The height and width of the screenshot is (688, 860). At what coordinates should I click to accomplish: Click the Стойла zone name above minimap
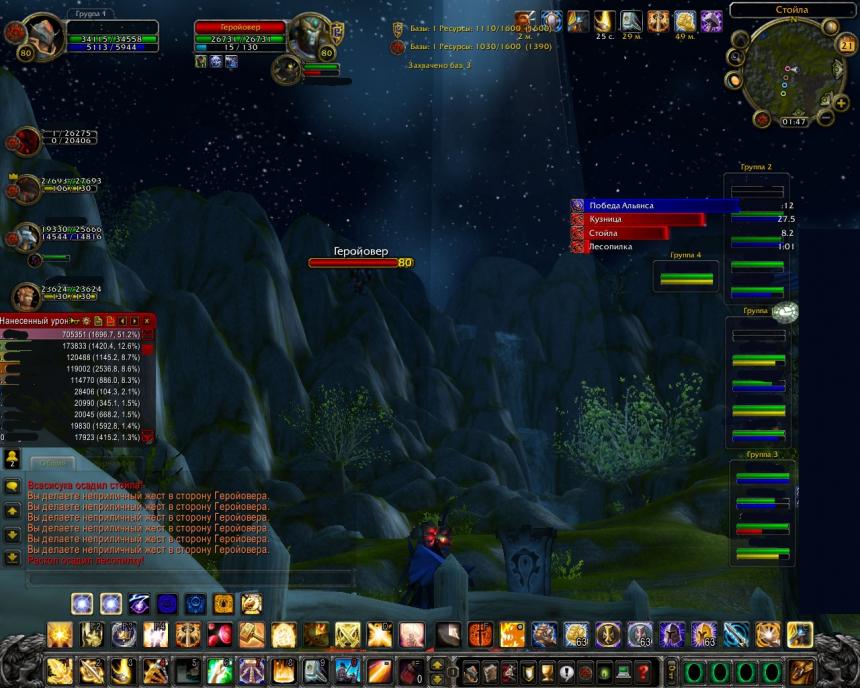click(792, 10)
